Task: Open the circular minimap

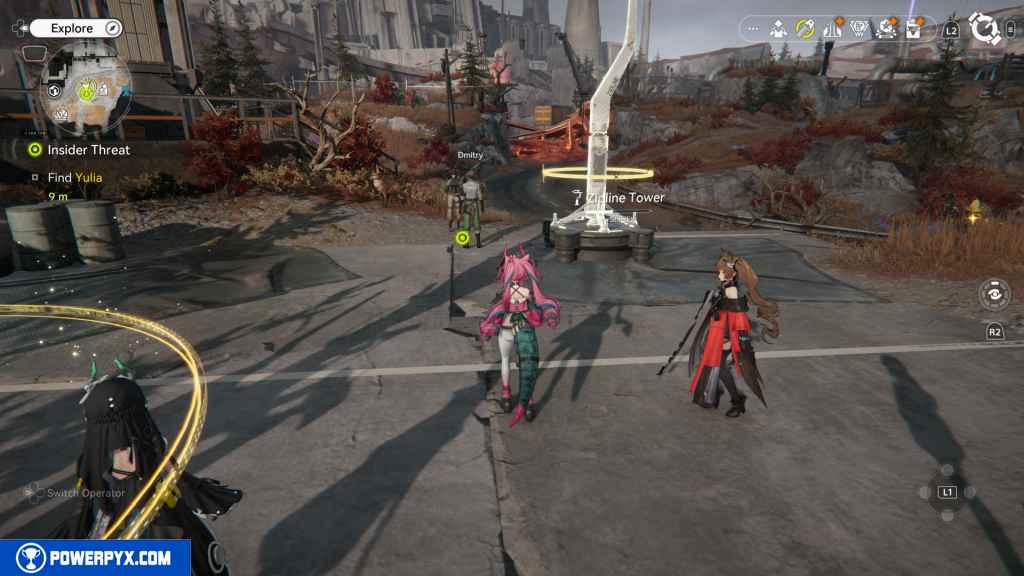Action: tap(86, 88)
